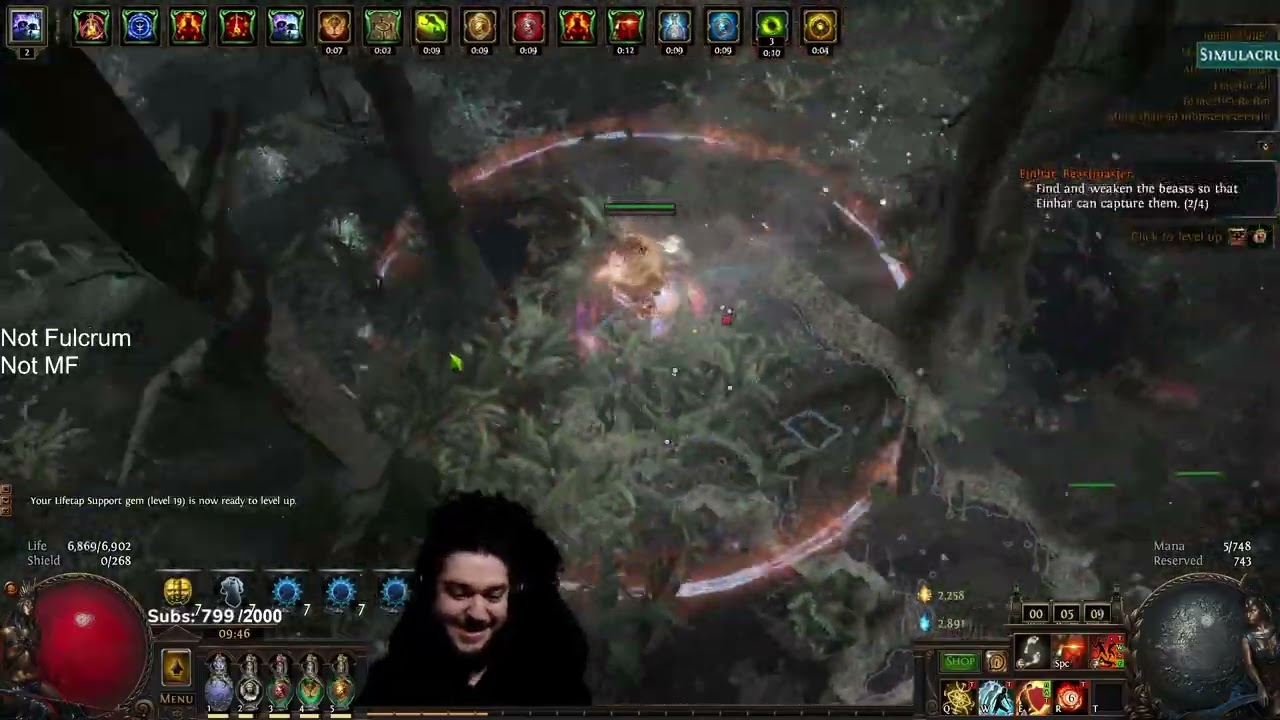Collapse the Einhar quest notification arrow
Screen dimensions: 1280x720
pos(1265,146)
